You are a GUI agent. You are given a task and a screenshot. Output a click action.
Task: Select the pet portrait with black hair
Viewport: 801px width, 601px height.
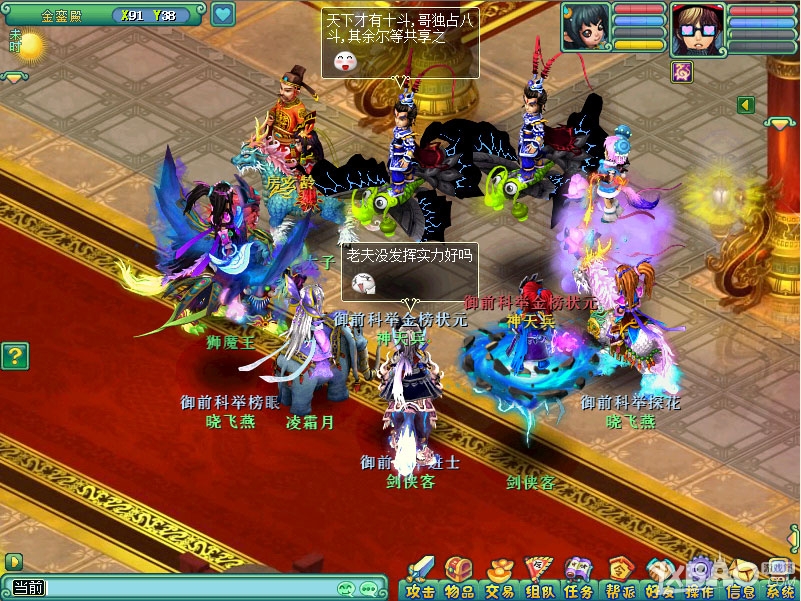tap(585, 26)
